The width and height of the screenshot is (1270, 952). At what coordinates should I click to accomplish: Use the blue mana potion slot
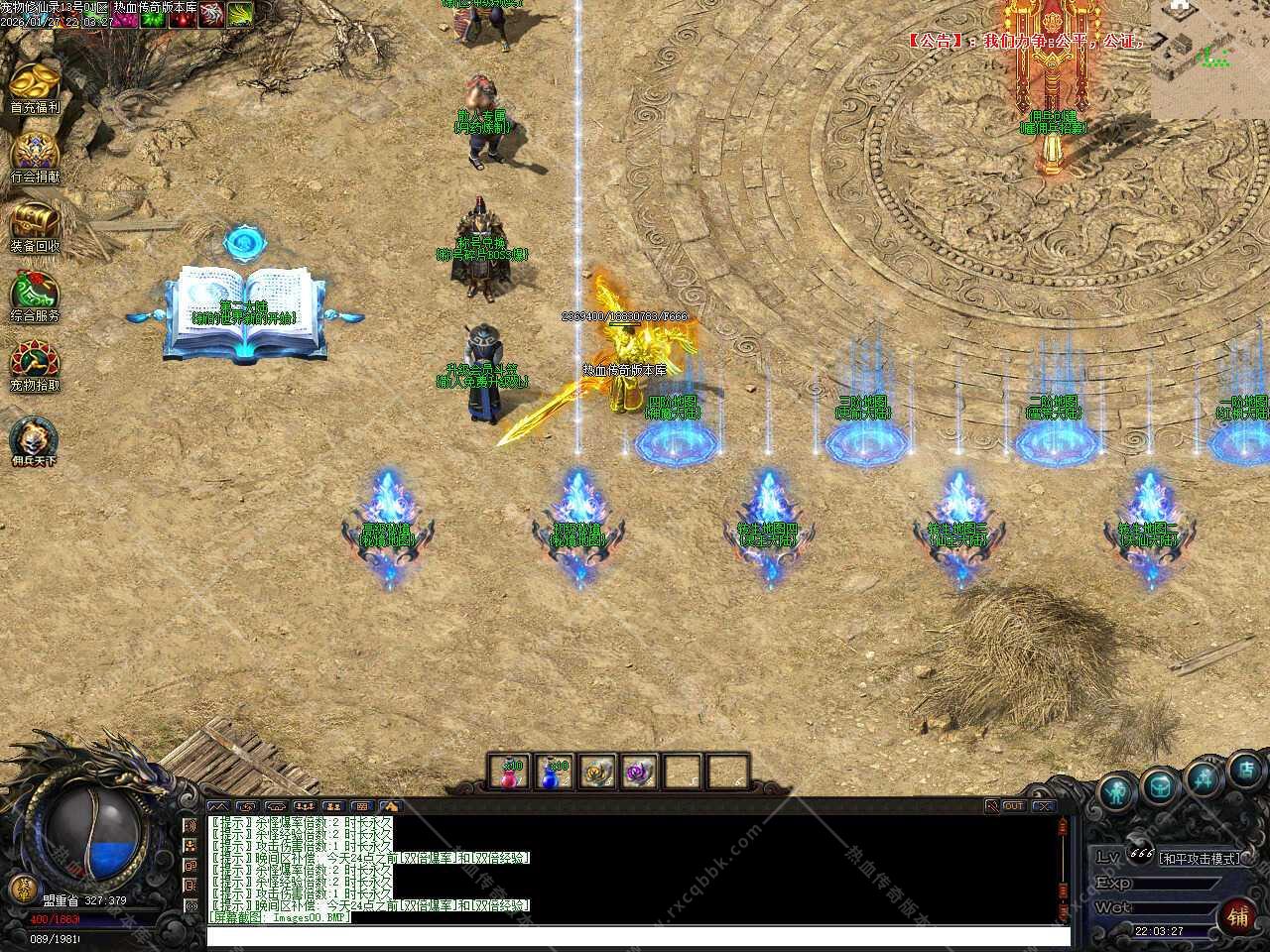(553, 772)
